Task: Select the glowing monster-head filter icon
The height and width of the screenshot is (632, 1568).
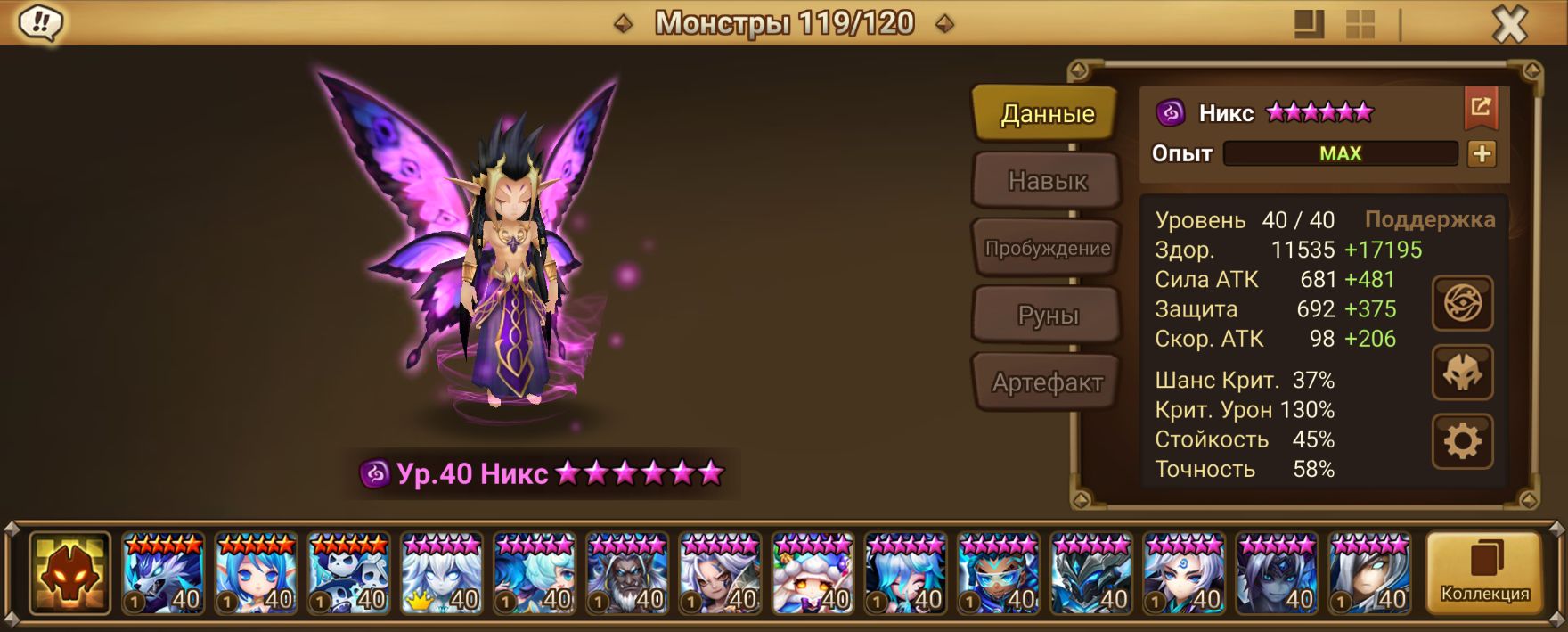Action: [x=69, y=573]
